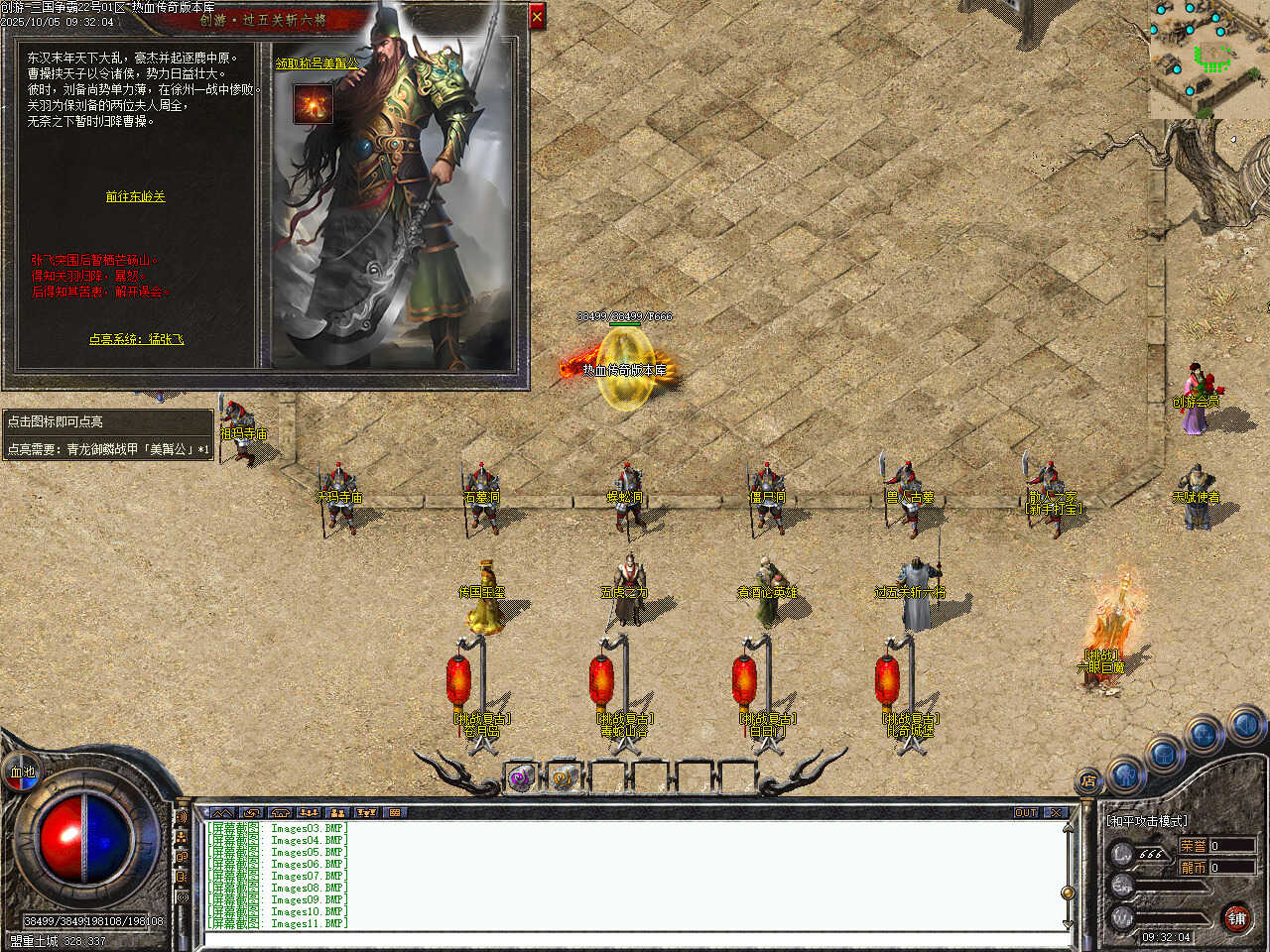This screenshot has height=952, width=1270.
Task: Close the chat panel with its X button
Action: (1055, 812)
